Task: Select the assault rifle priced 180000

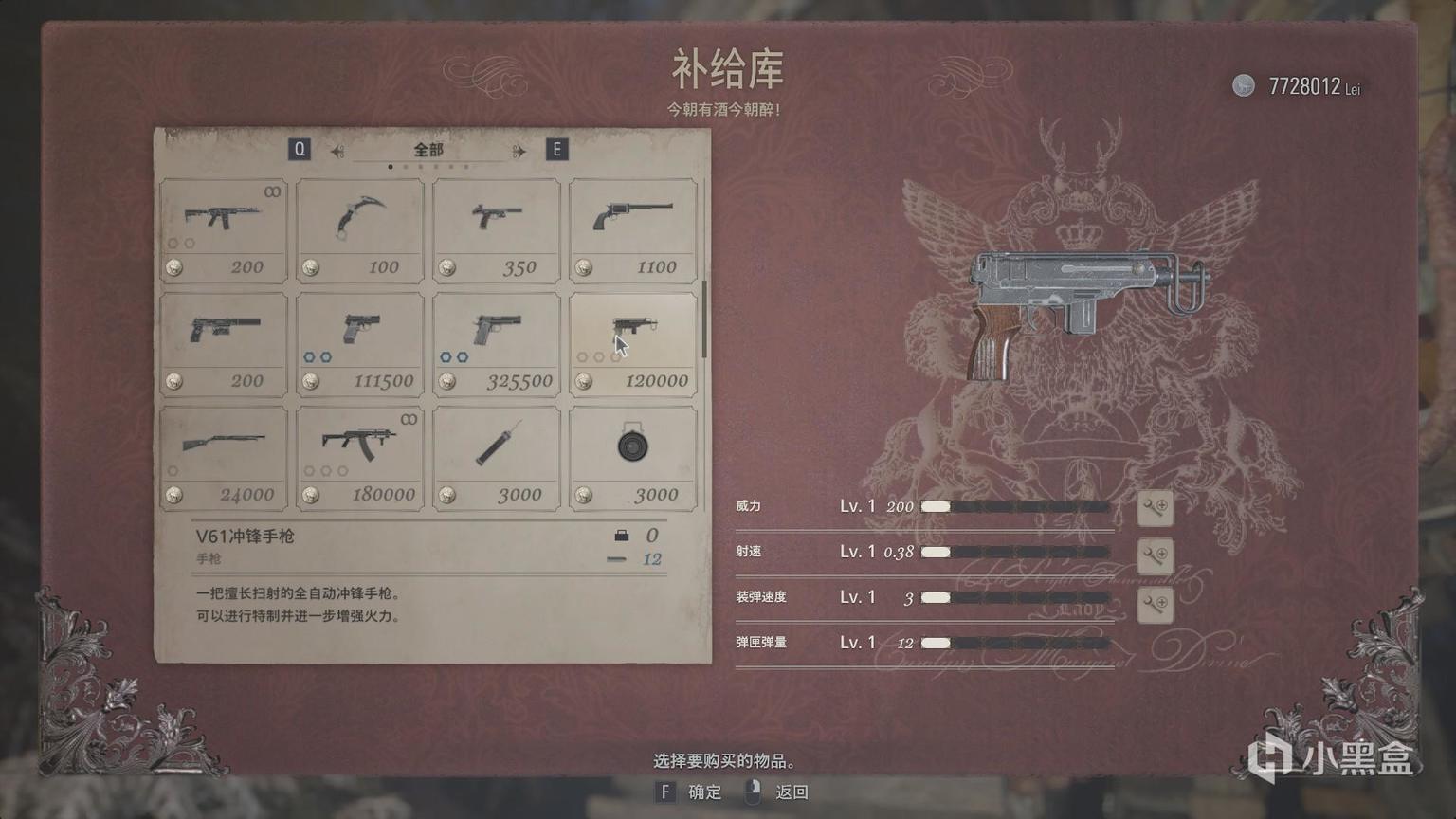Action: (x=360, y=455)
